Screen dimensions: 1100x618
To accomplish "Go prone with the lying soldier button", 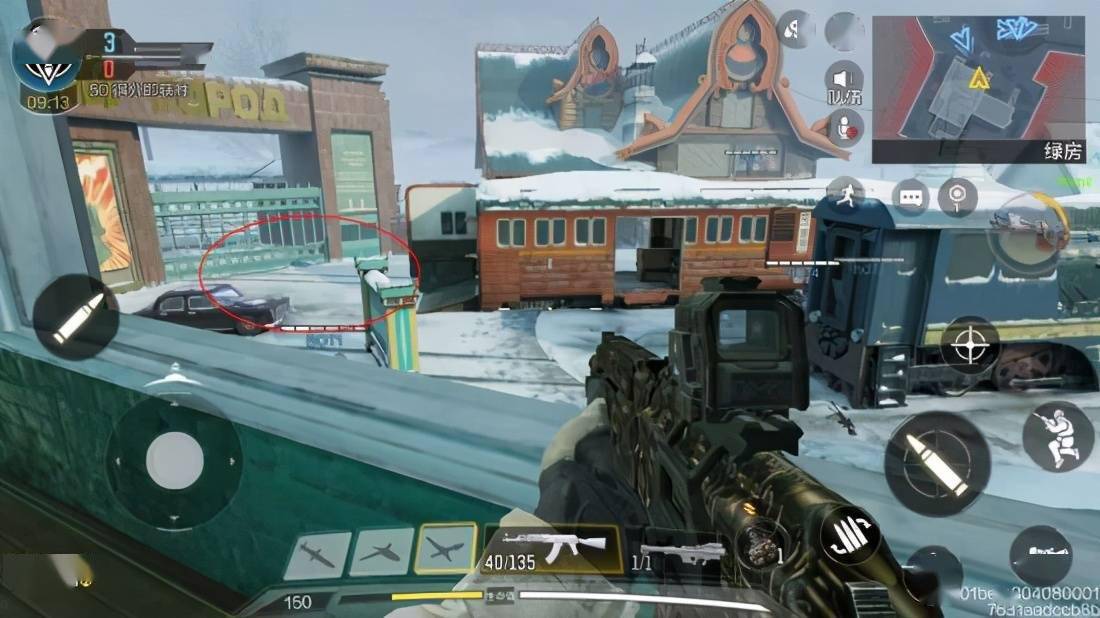I will pos(1039,556).
